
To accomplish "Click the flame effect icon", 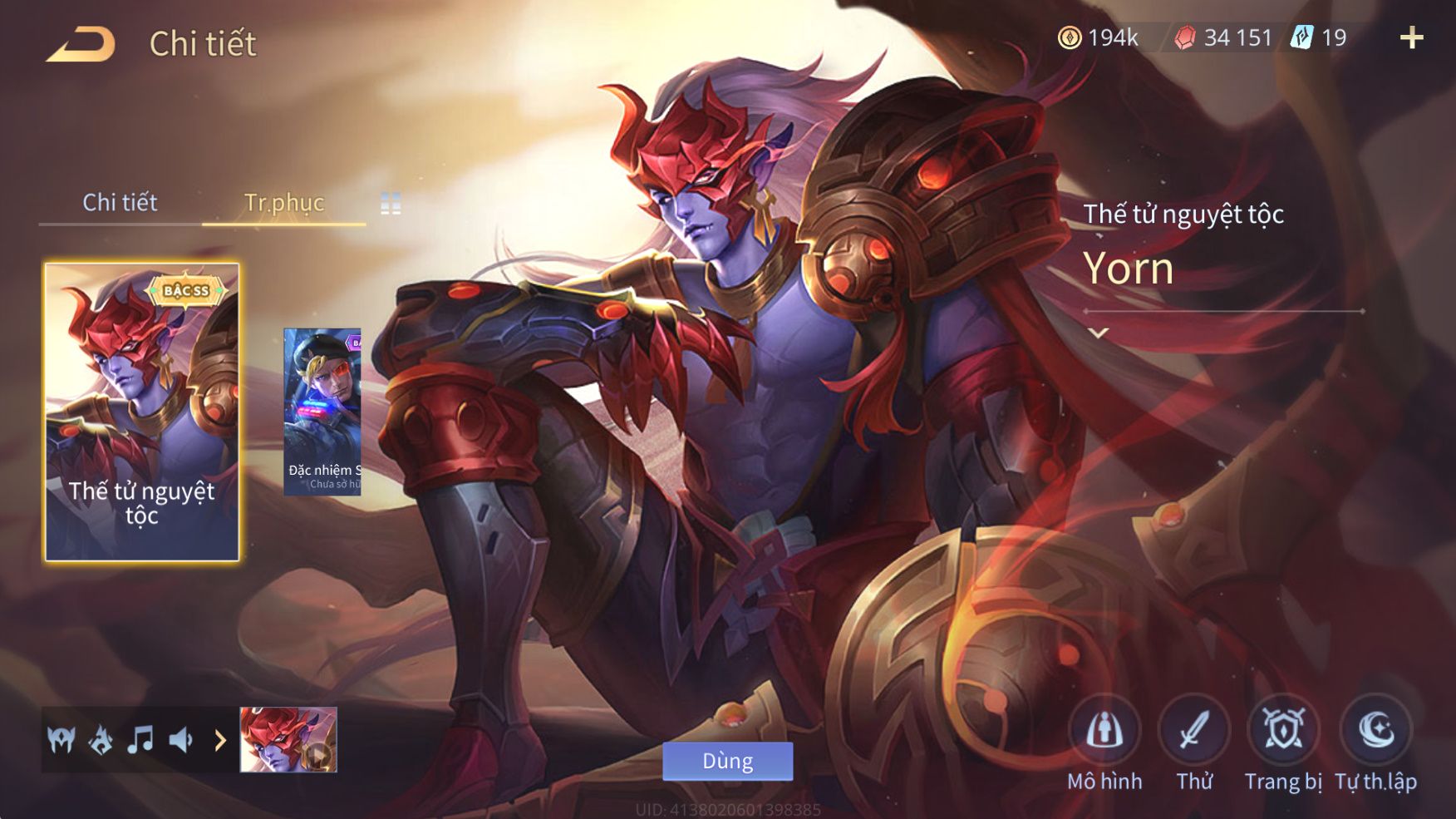I will click(101, 739).
